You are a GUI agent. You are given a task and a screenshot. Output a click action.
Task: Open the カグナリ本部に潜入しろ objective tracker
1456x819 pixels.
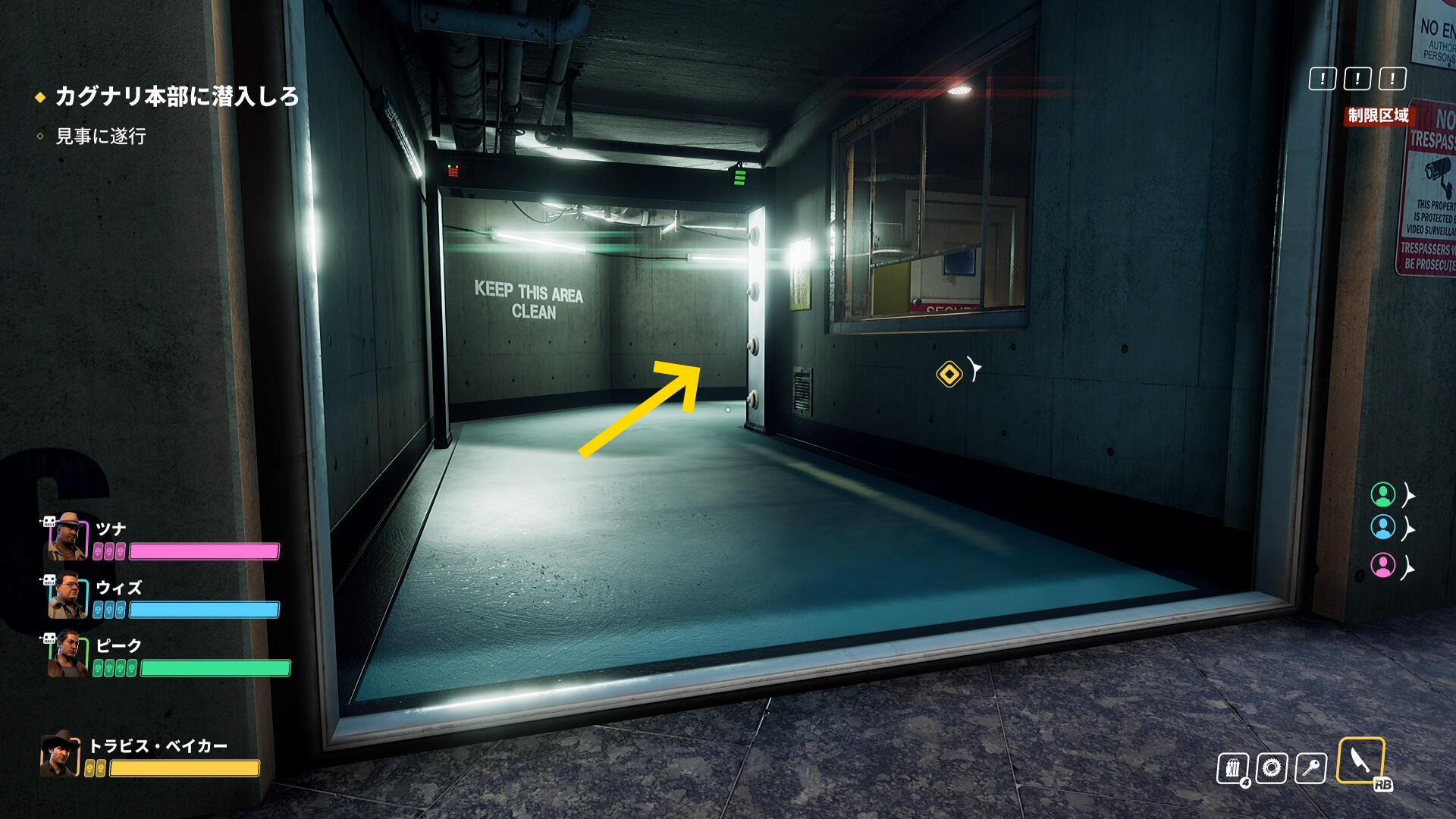pyautogui.click(x=176, y=96)
